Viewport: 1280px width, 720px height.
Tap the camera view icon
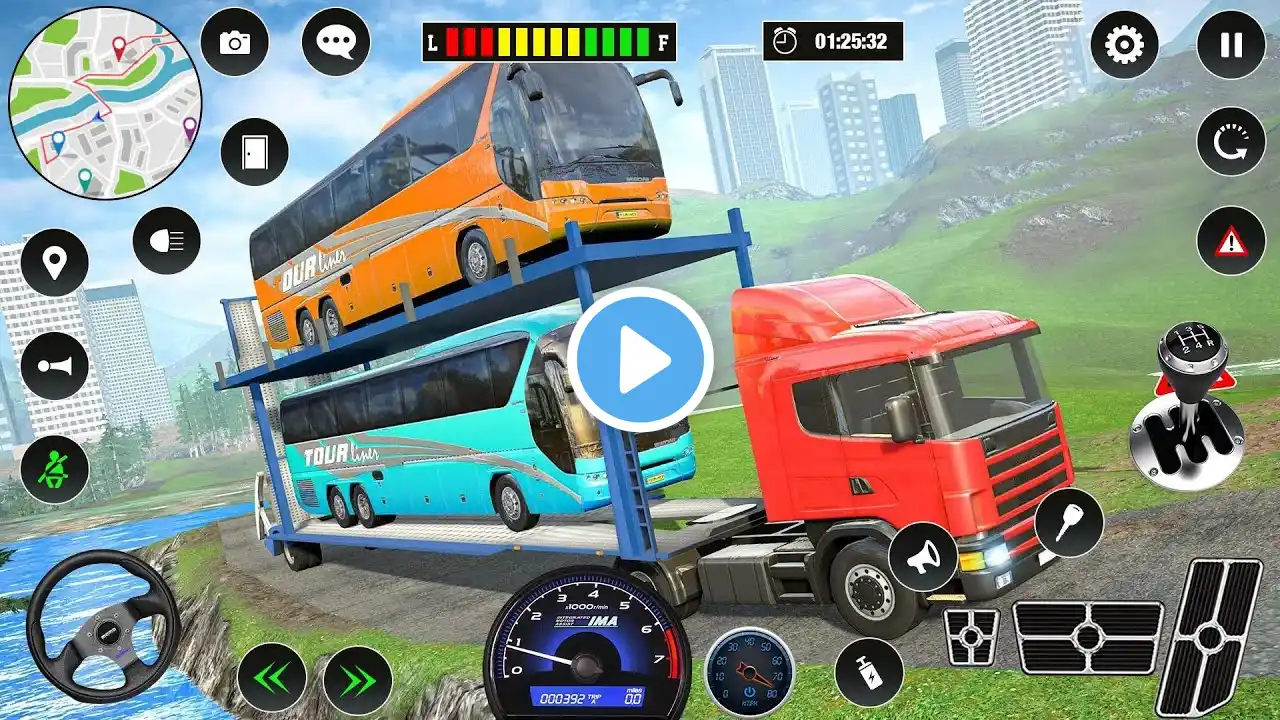(235, 42)
